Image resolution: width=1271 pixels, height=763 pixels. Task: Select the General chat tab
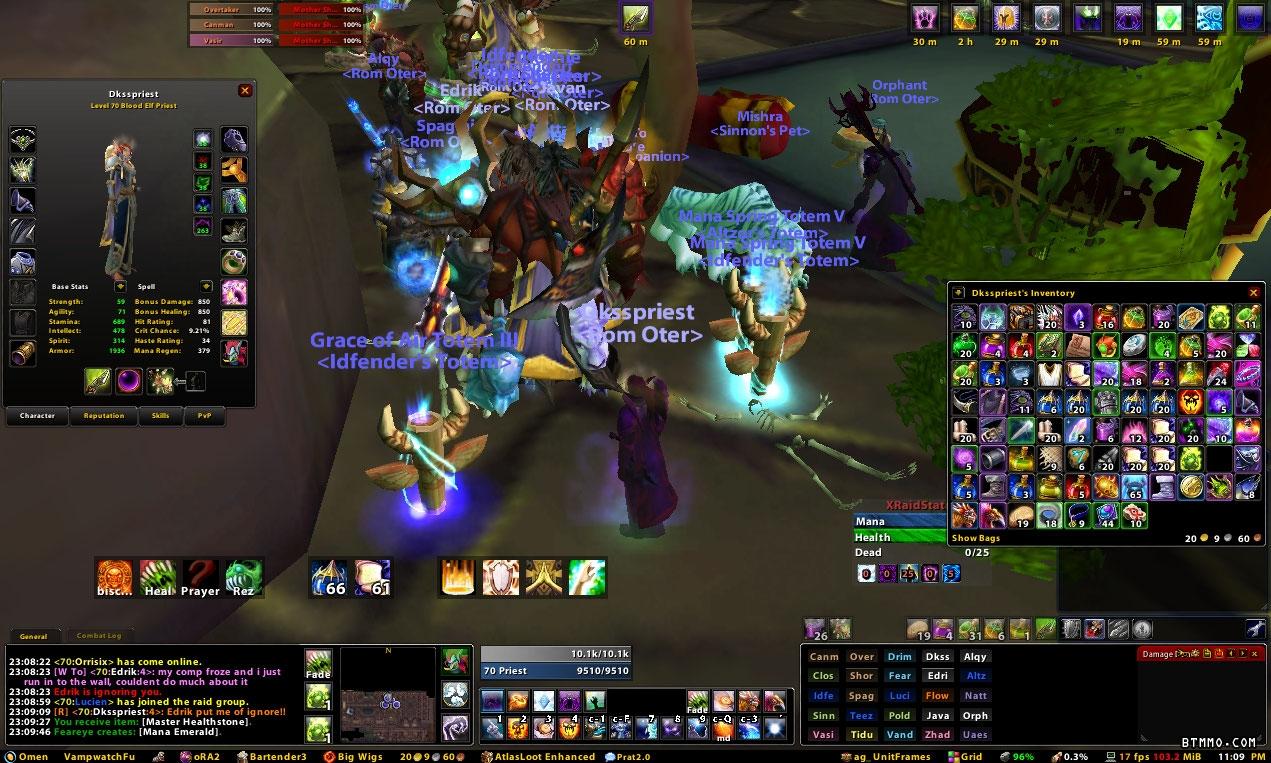click(33, 636)
